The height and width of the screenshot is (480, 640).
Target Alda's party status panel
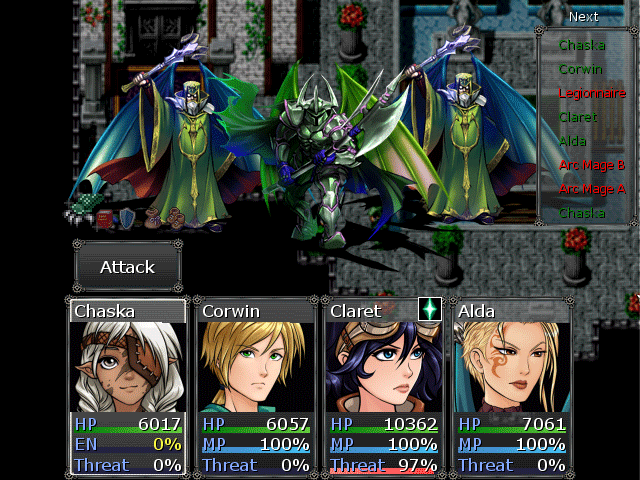pyautogui.click(x=511, y=386)
